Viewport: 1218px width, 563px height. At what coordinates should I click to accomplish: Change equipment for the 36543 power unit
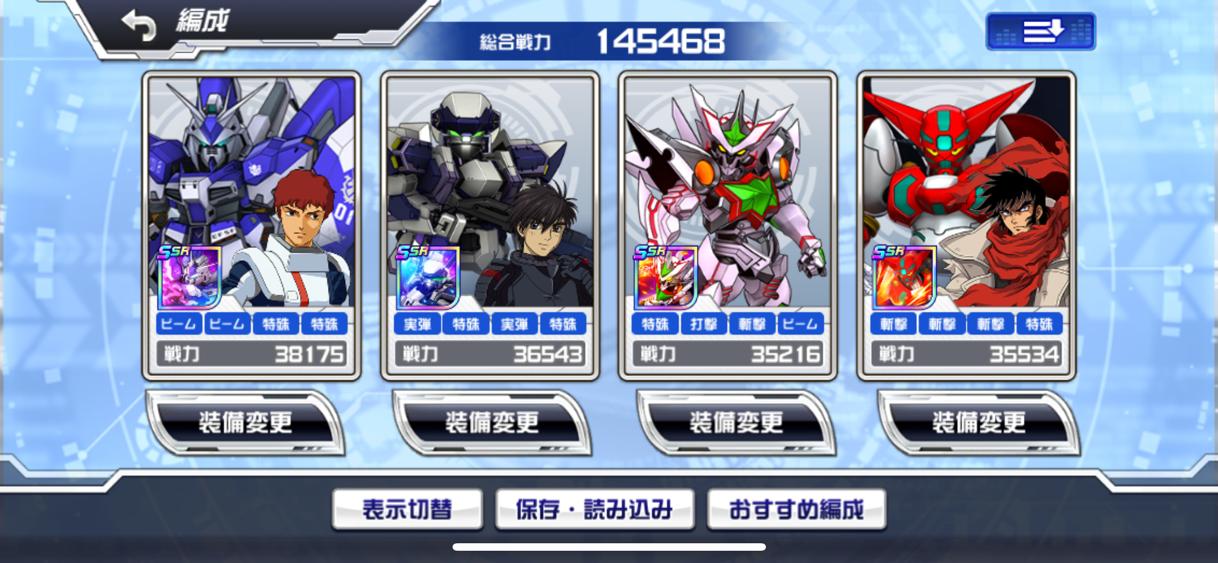pyautogui.click(x=491, y=423)
